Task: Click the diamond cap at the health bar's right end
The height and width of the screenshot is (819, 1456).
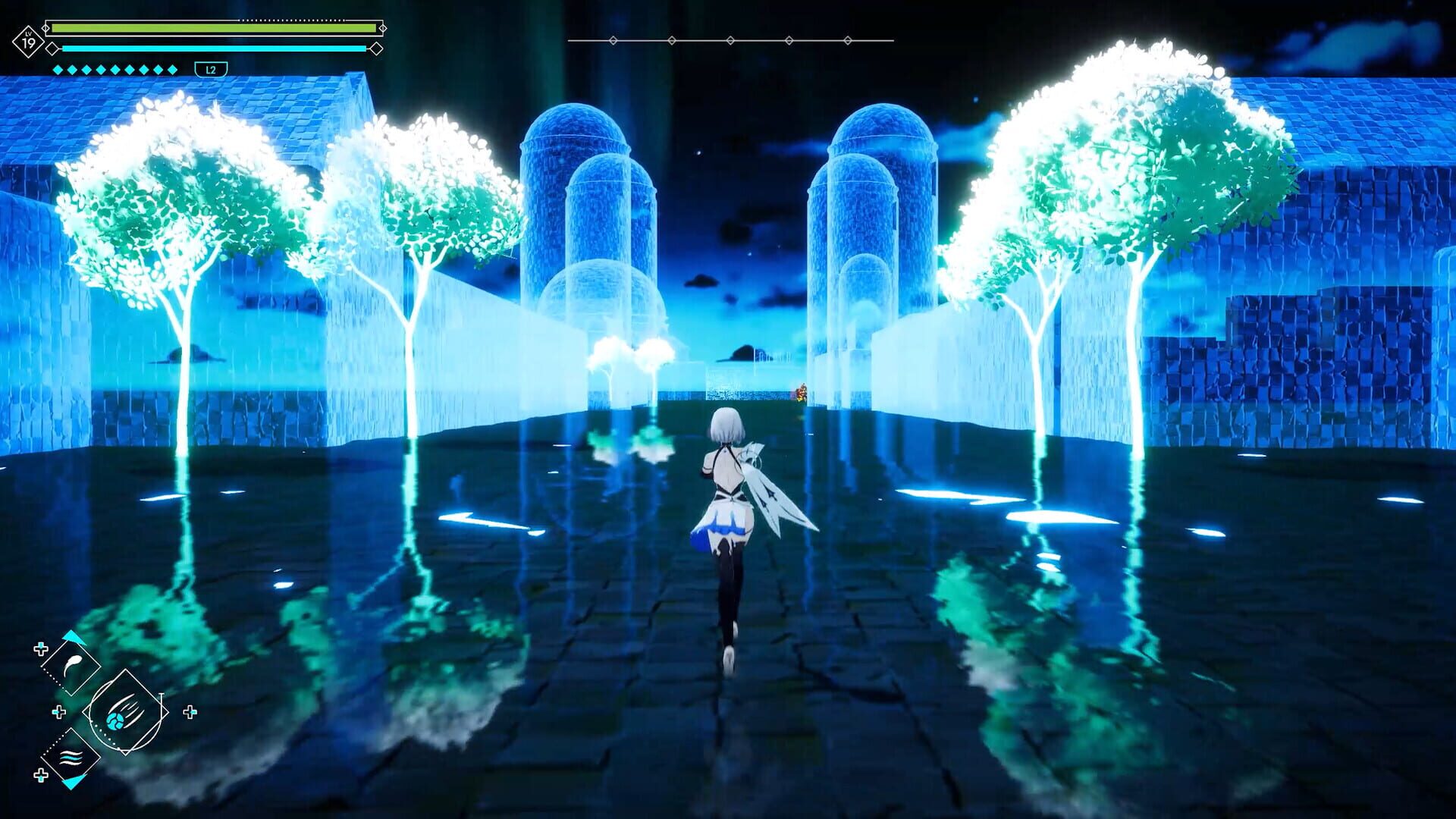Action: pyautogui.click(x=384, y=28)
